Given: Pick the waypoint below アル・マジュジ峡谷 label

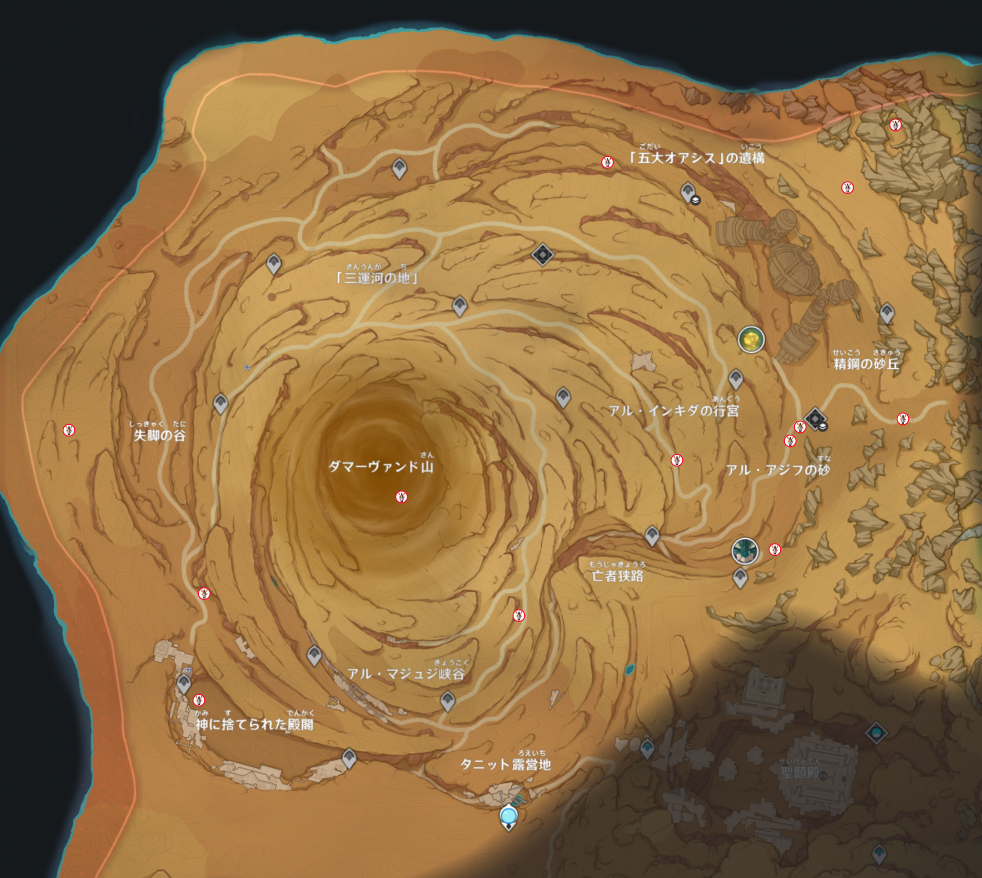Looking at the screenshot, I should click(x=448, y=701).
